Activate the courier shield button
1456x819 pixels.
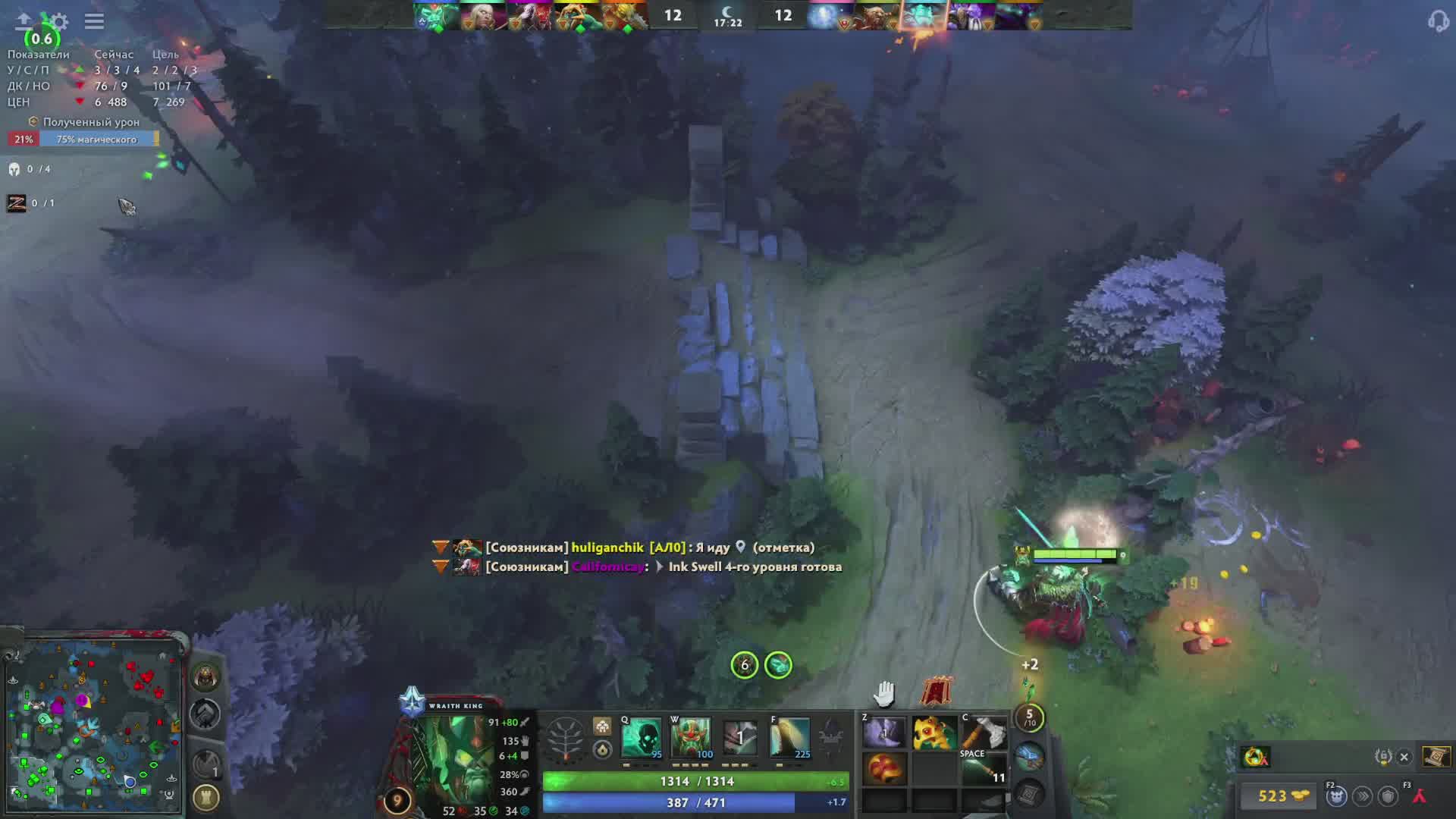point(1389,795)
